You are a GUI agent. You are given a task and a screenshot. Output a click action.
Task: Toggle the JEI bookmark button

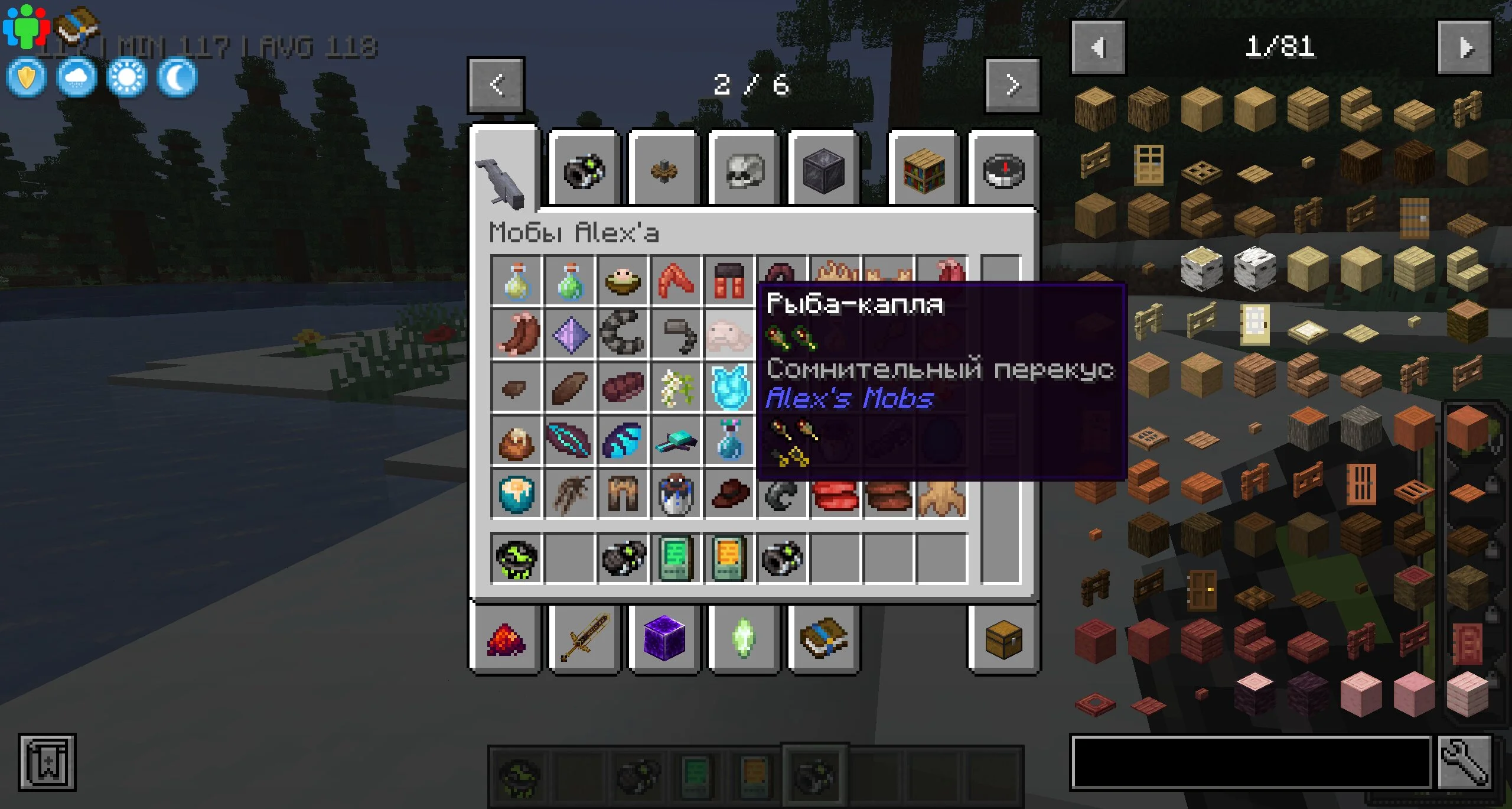point(47,762)
